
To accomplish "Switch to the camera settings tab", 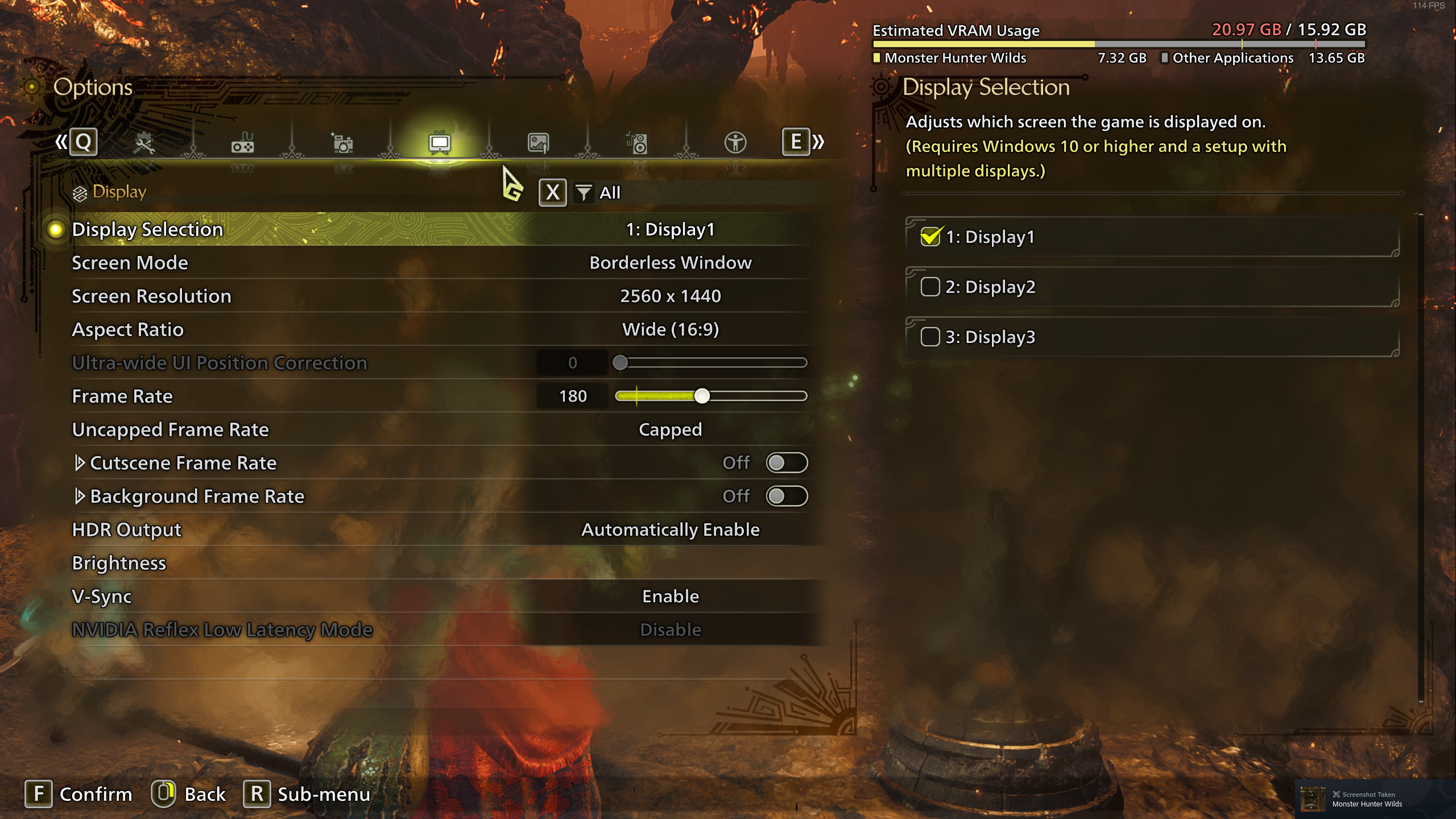I will click(342, 143).
